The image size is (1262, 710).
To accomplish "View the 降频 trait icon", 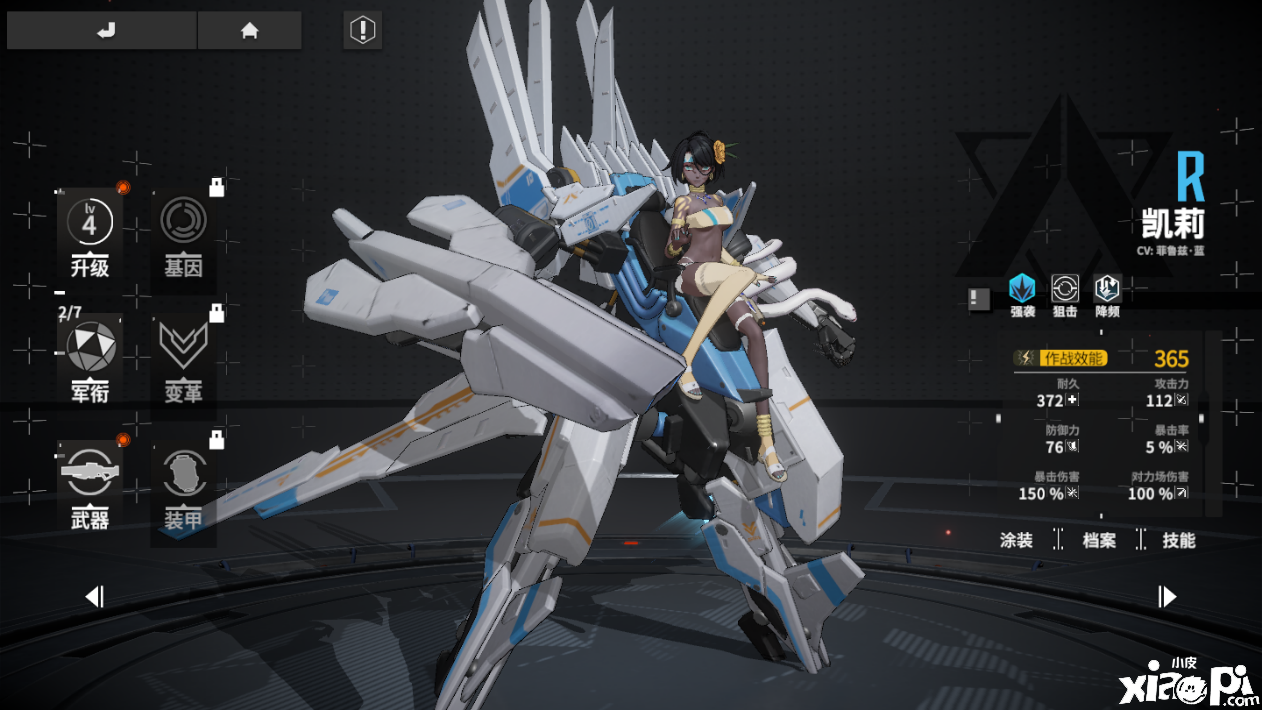I will click(1107, 290).
